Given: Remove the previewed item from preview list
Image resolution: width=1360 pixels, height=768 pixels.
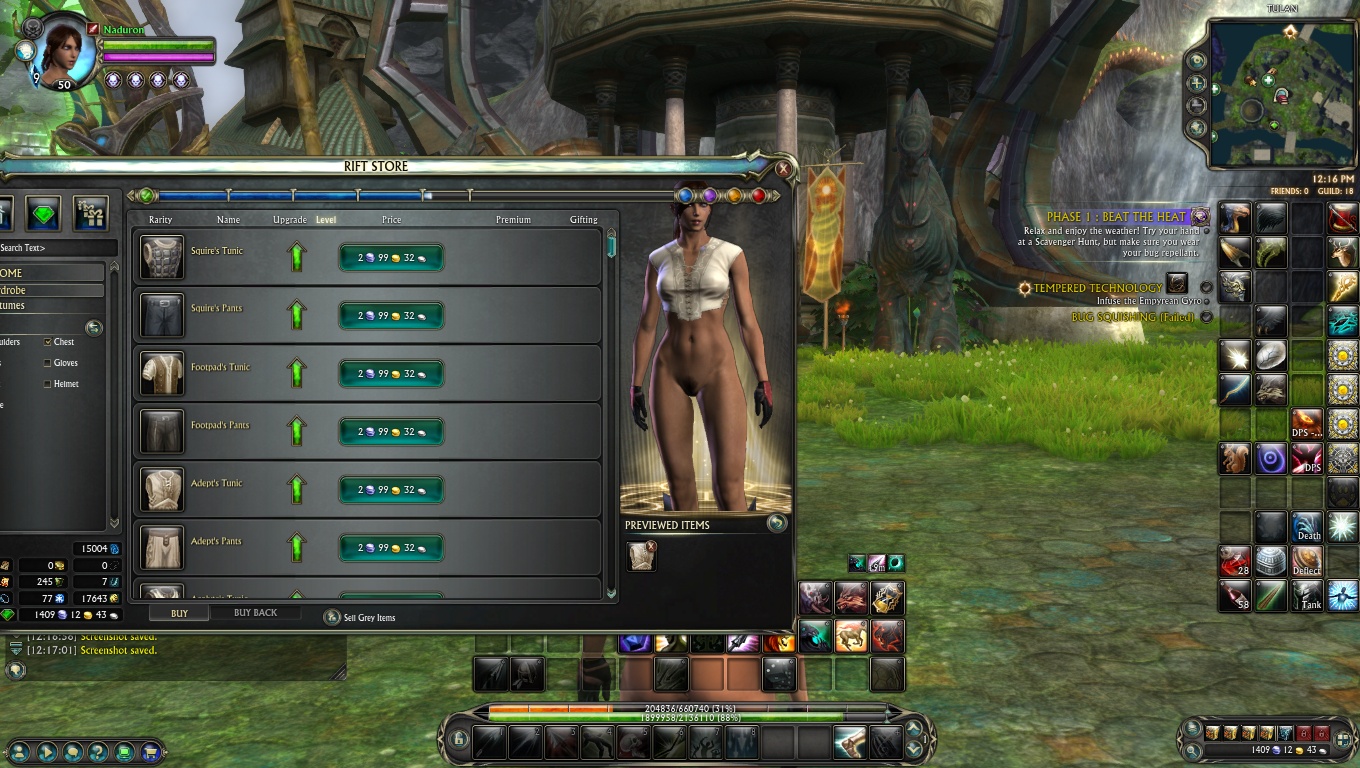Looking at the screenshot, I should [651, 546].
